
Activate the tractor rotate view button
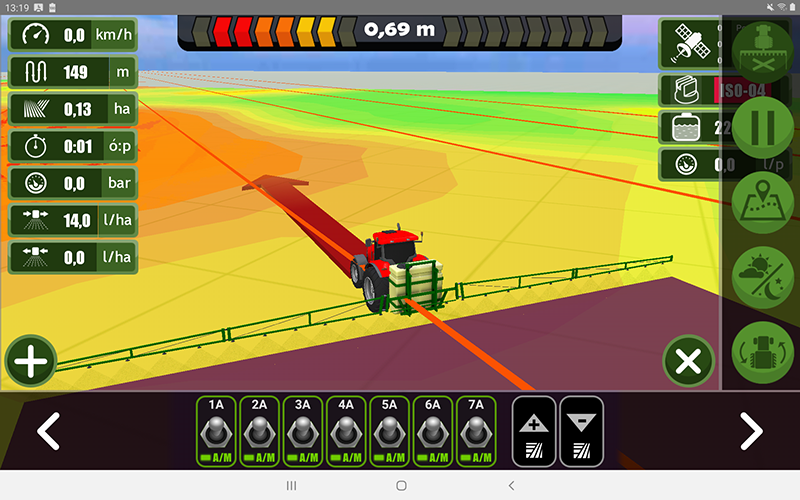tap(763, 351)
